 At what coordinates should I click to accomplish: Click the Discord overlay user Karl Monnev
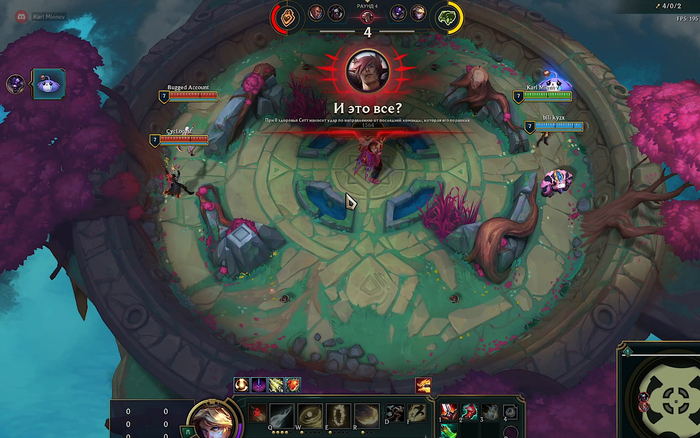(x=40, y=17)
